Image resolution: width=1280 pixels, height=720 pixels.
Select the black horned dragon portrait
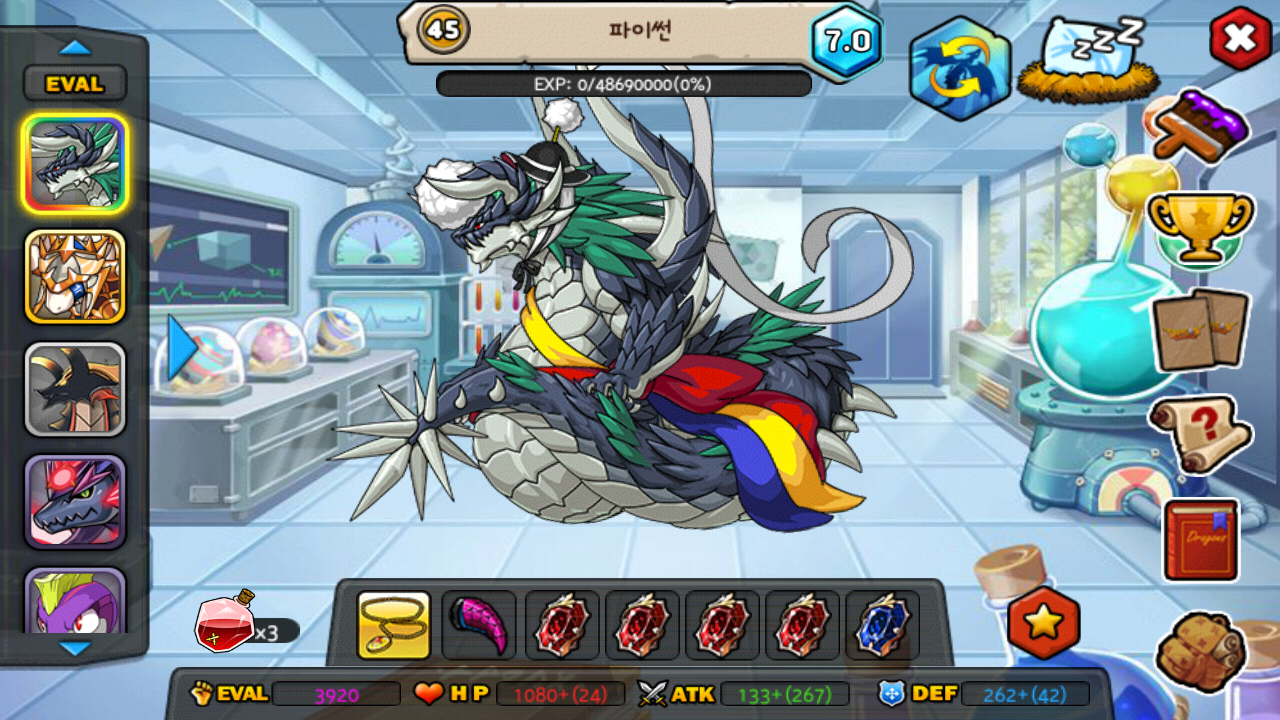(75, 389)
